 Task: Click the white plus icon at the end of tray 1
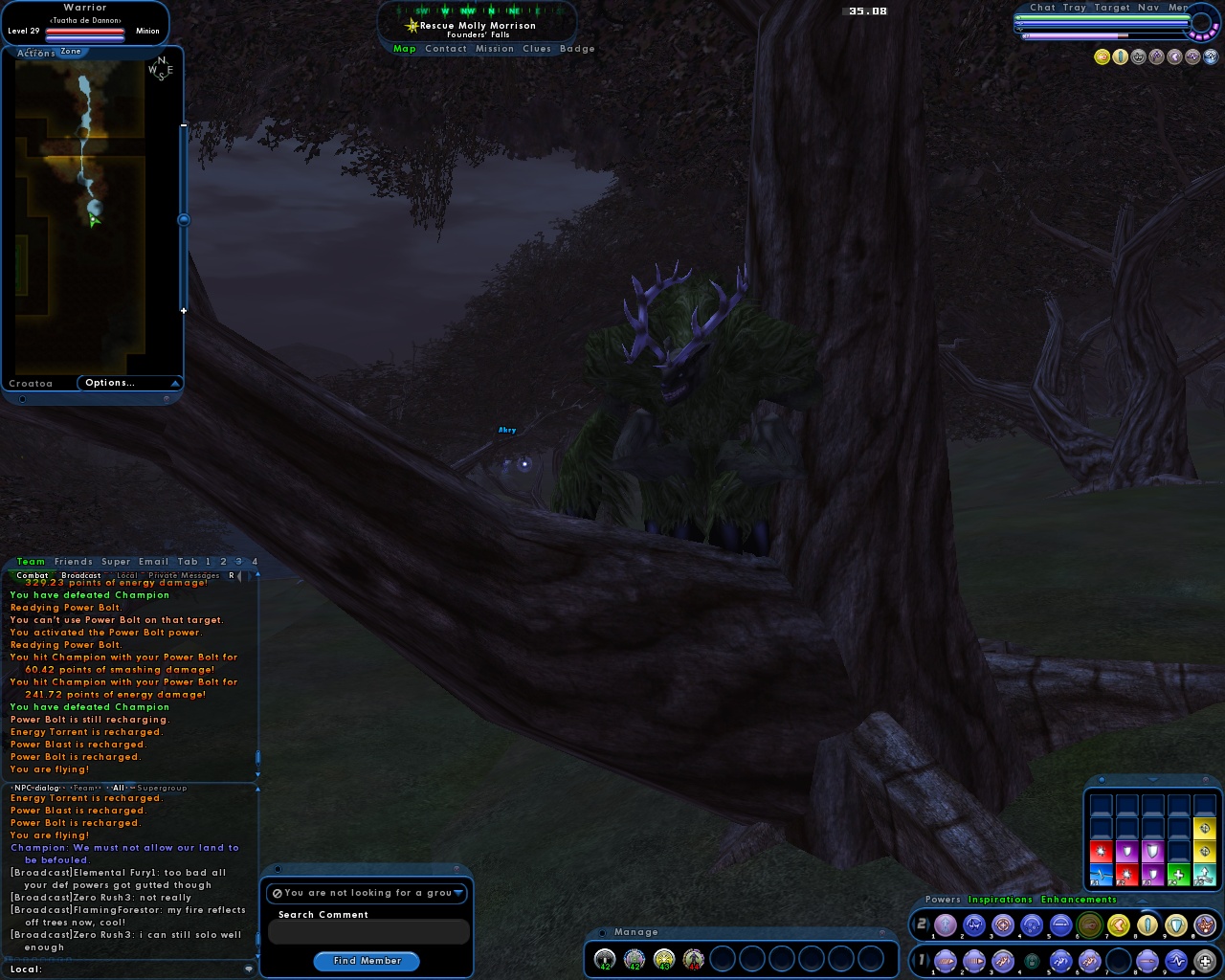(x=1204, y=961)
